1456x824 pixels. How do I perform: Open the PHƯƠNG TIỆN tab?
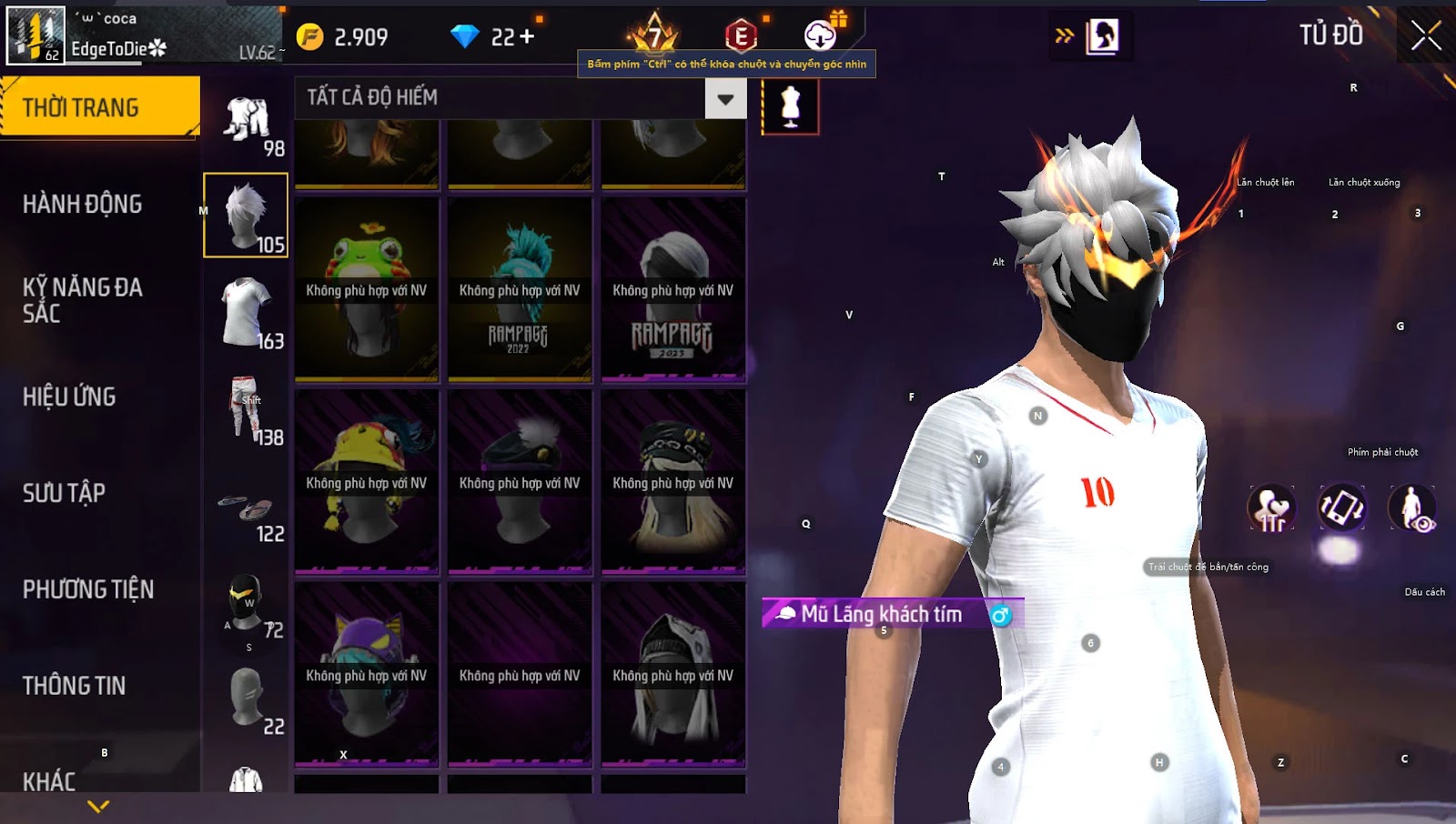[x=88, y=589]
